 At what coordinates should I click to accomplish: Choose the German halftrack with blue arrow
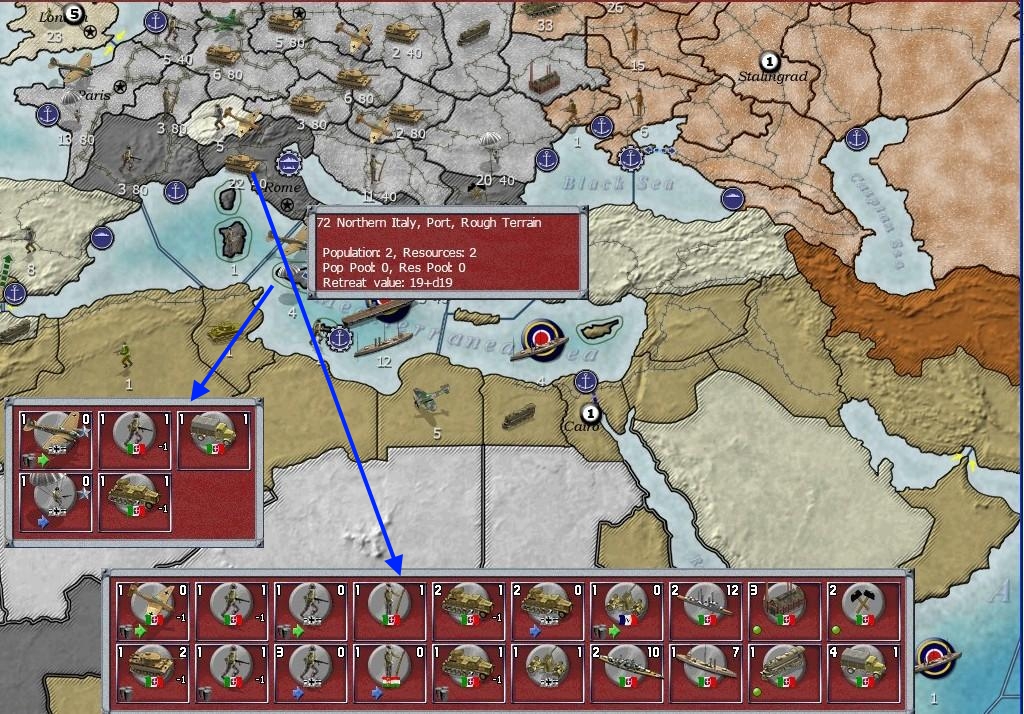click(x=548, y=610)
